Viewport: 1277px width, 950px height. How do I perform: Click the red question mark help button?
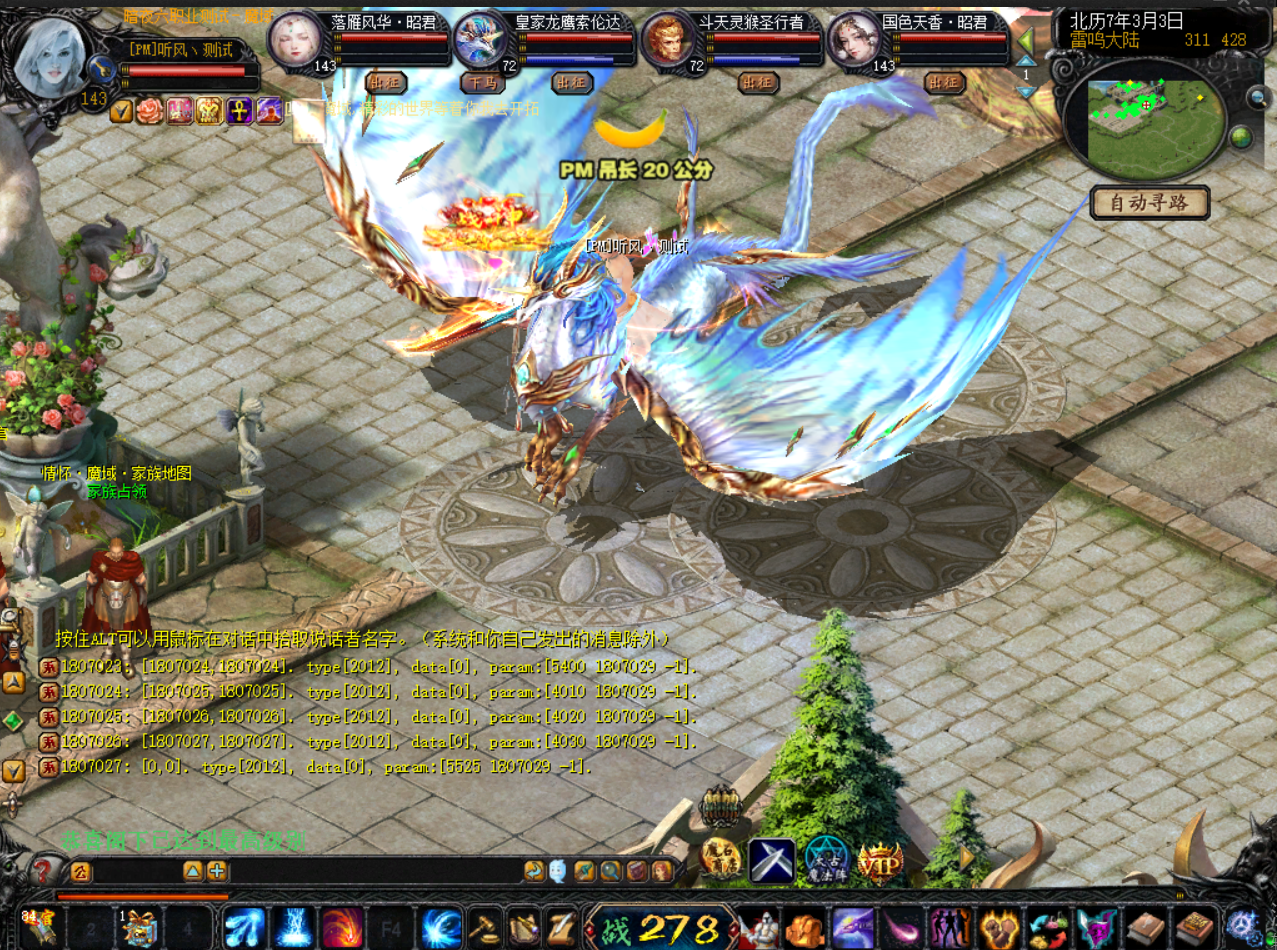coord(43,870)
